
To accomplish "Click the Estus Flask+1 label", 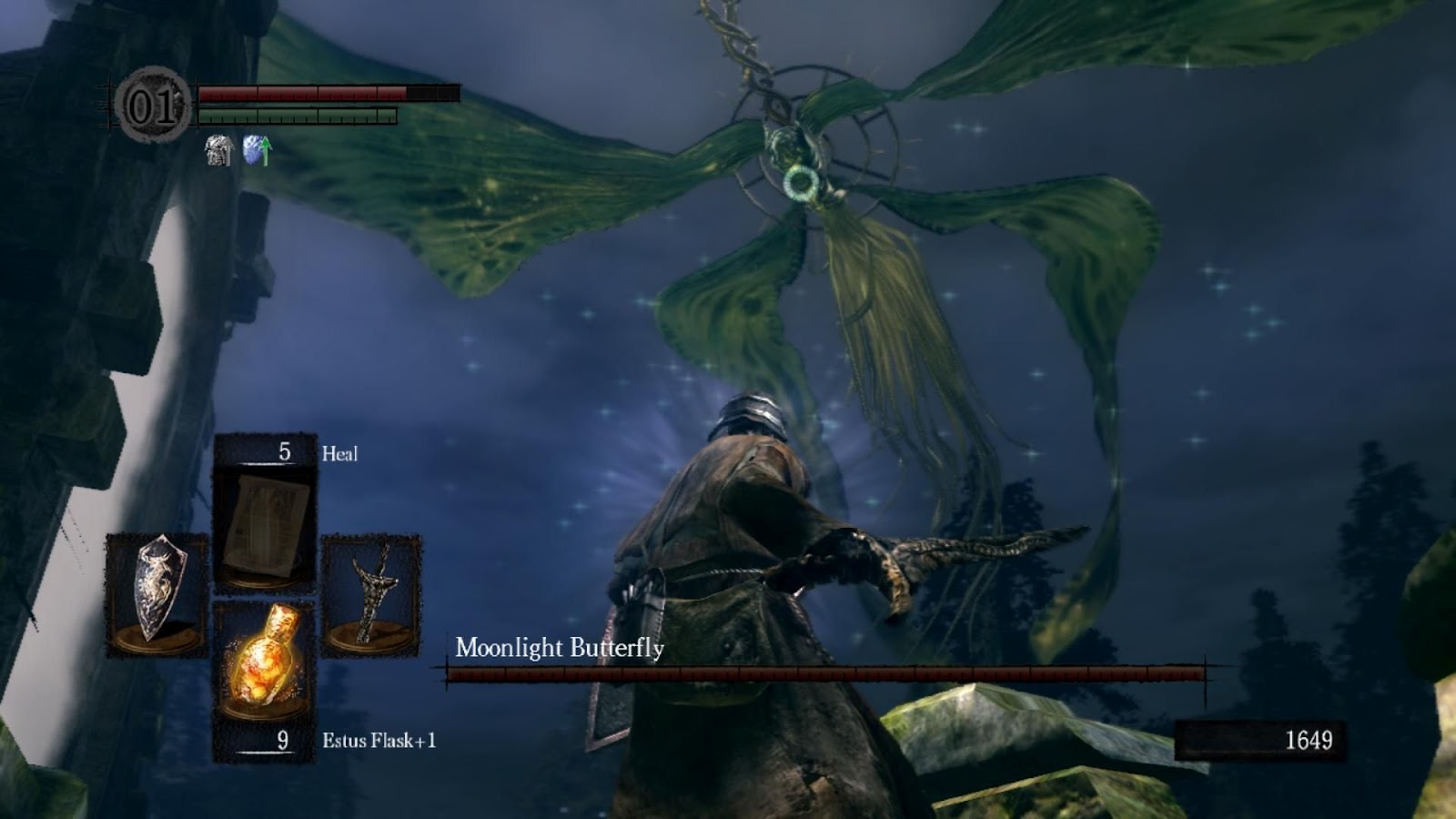I will point(380,740).
